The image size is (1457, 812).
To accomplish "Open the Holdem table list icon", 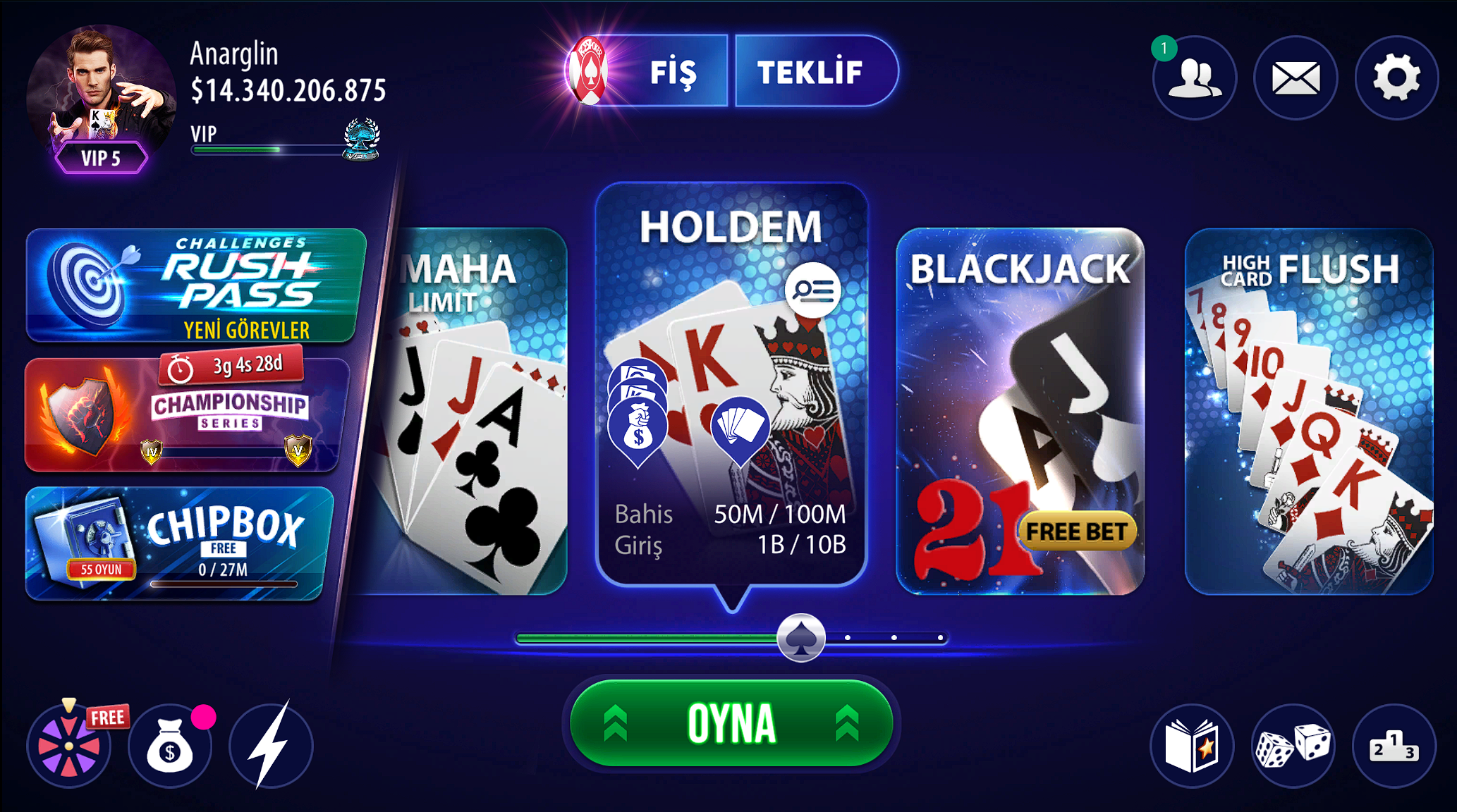I will click(x=812, y=290).
